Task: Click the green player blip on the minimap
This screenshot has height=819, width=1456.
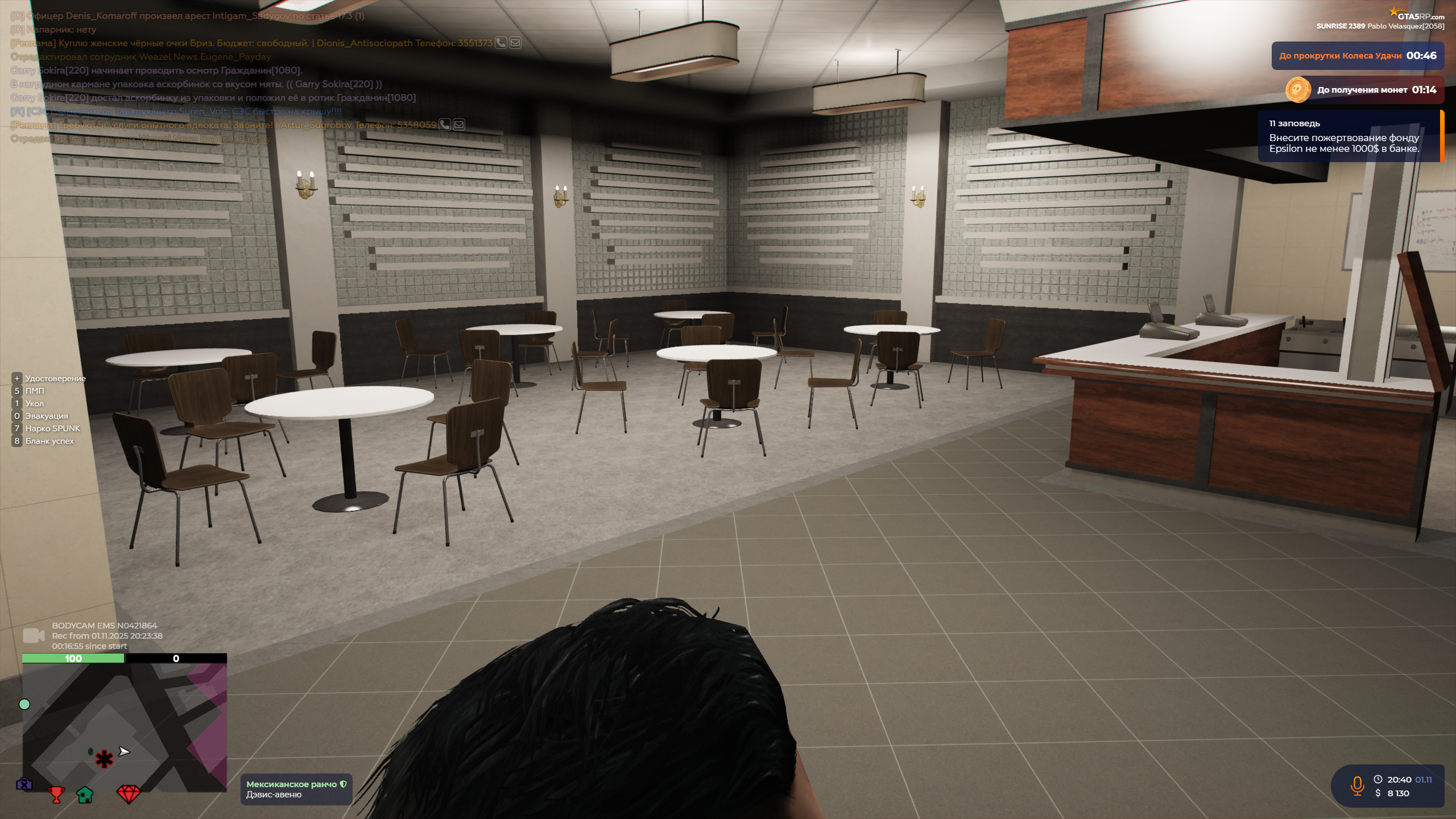Action: (24, 704)
